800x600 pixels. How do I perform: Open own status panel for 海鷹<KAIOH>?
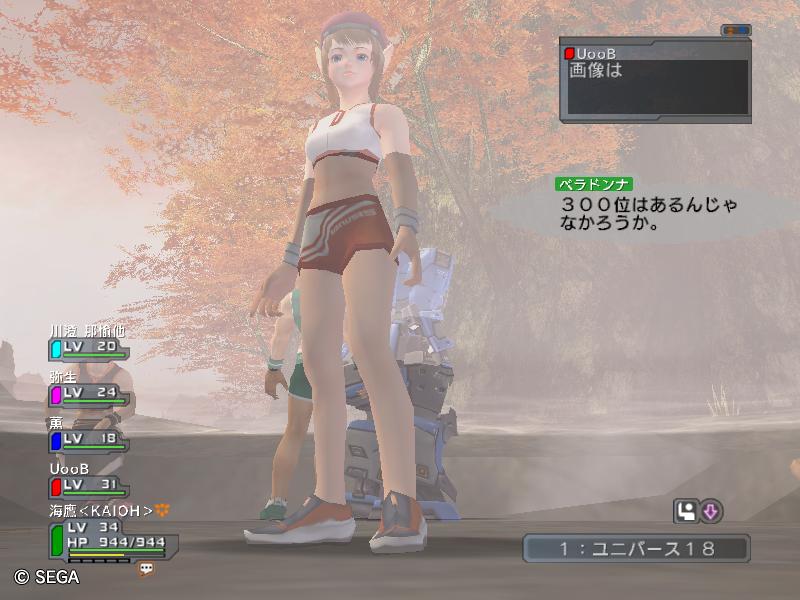pos(110,536)
